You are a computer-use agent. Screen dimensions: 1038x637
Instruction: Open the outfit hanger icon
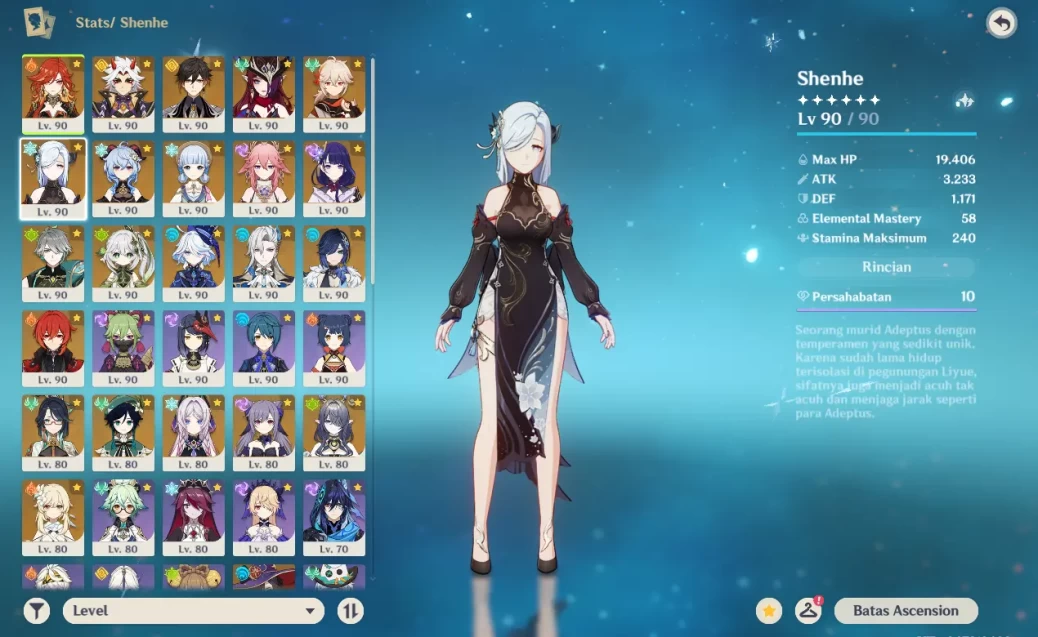tap(808, 610)
